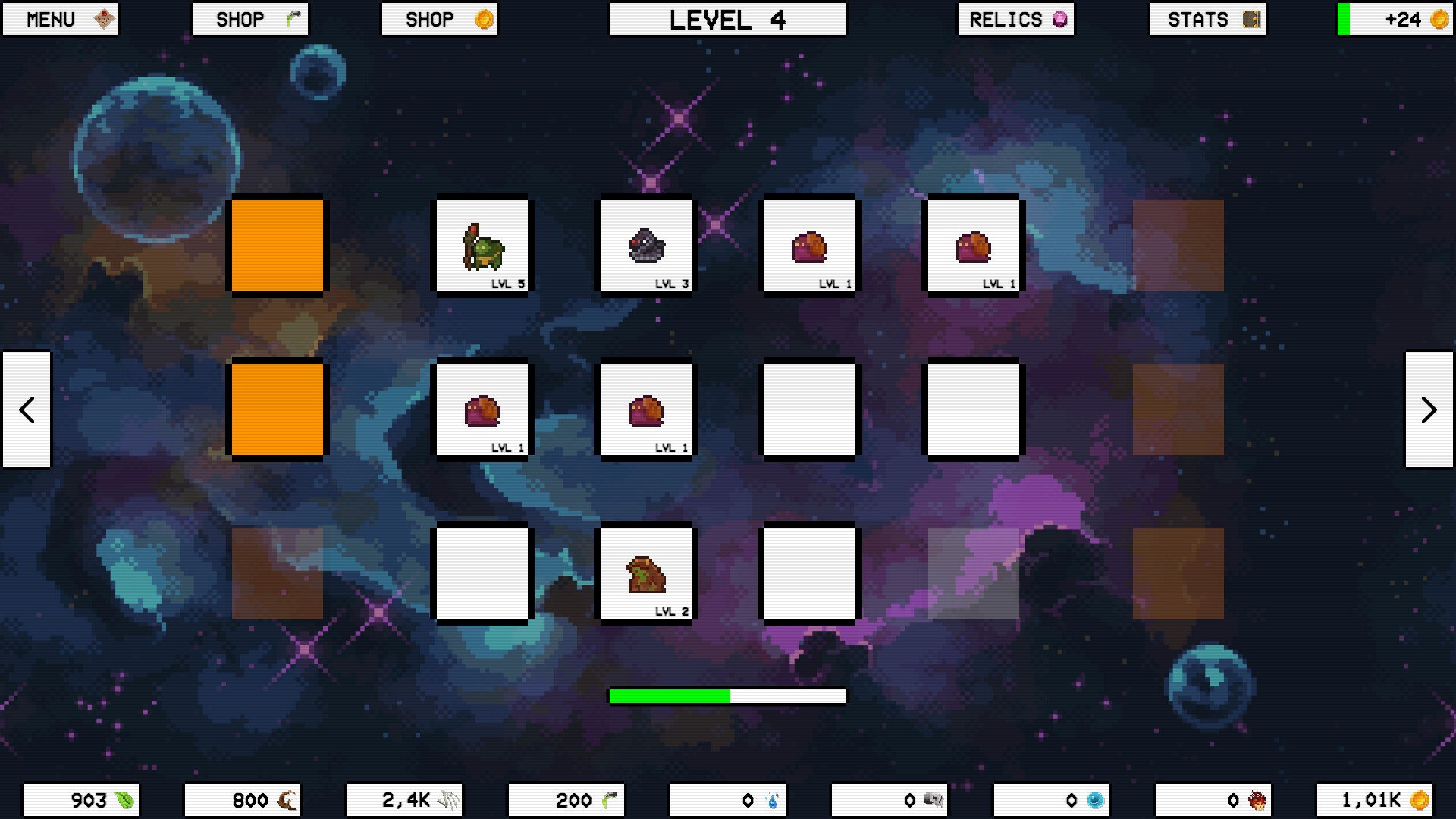Click the claw resource counter showing 2,4K

(x=404, y=799)
